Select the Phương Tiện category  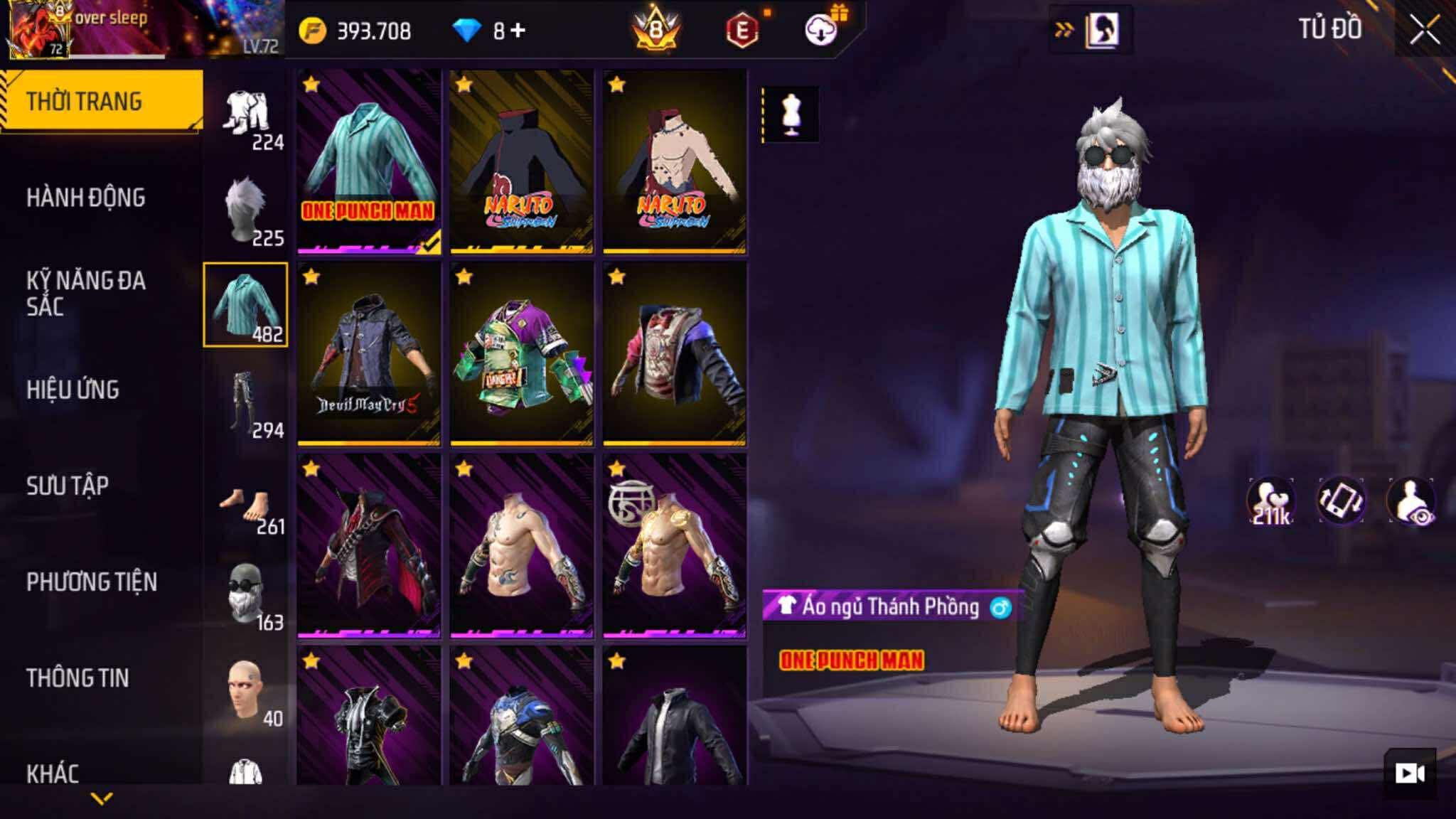click(x=92, y=582)
